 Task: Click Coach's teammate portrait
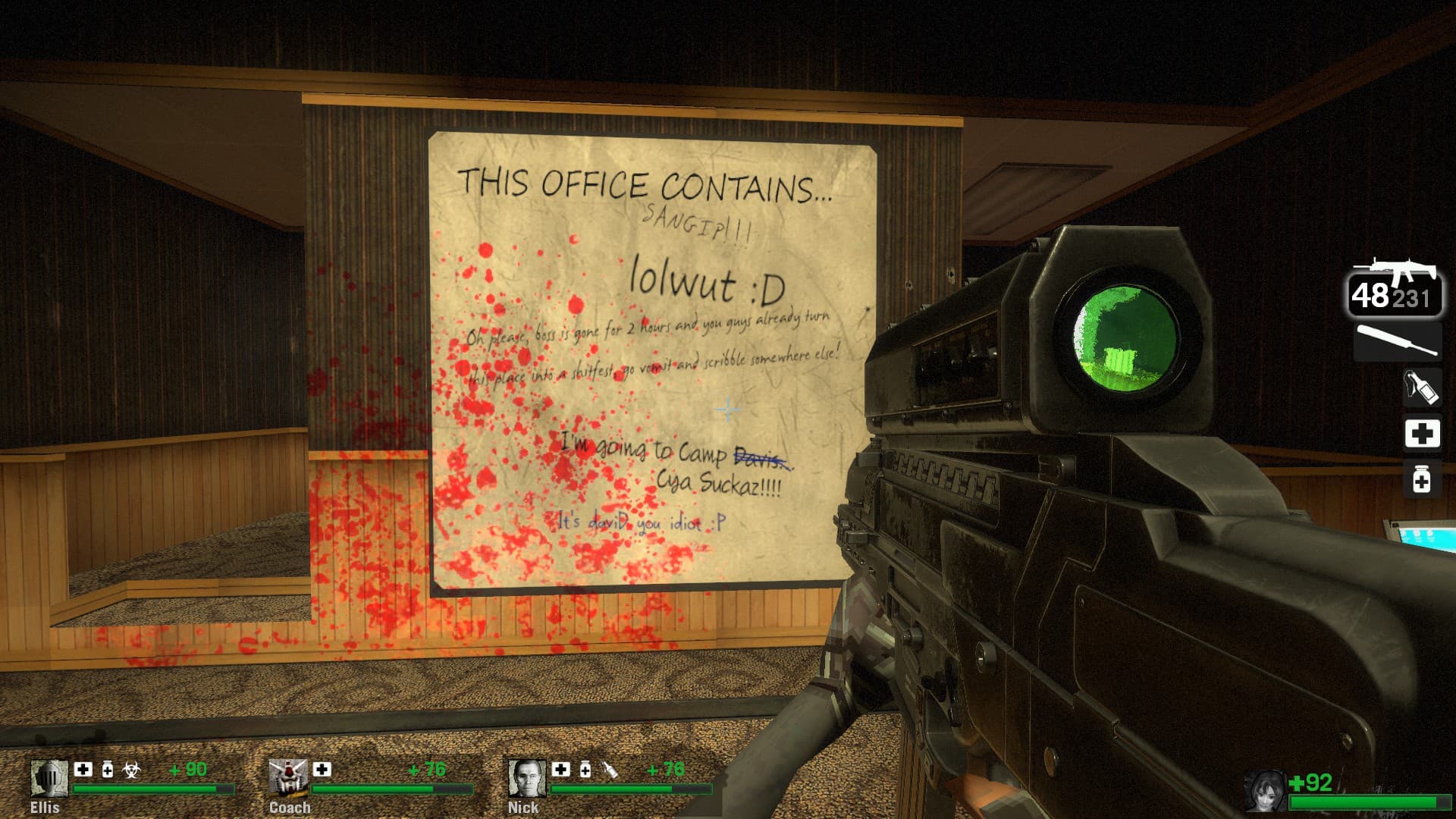[288, 778]
